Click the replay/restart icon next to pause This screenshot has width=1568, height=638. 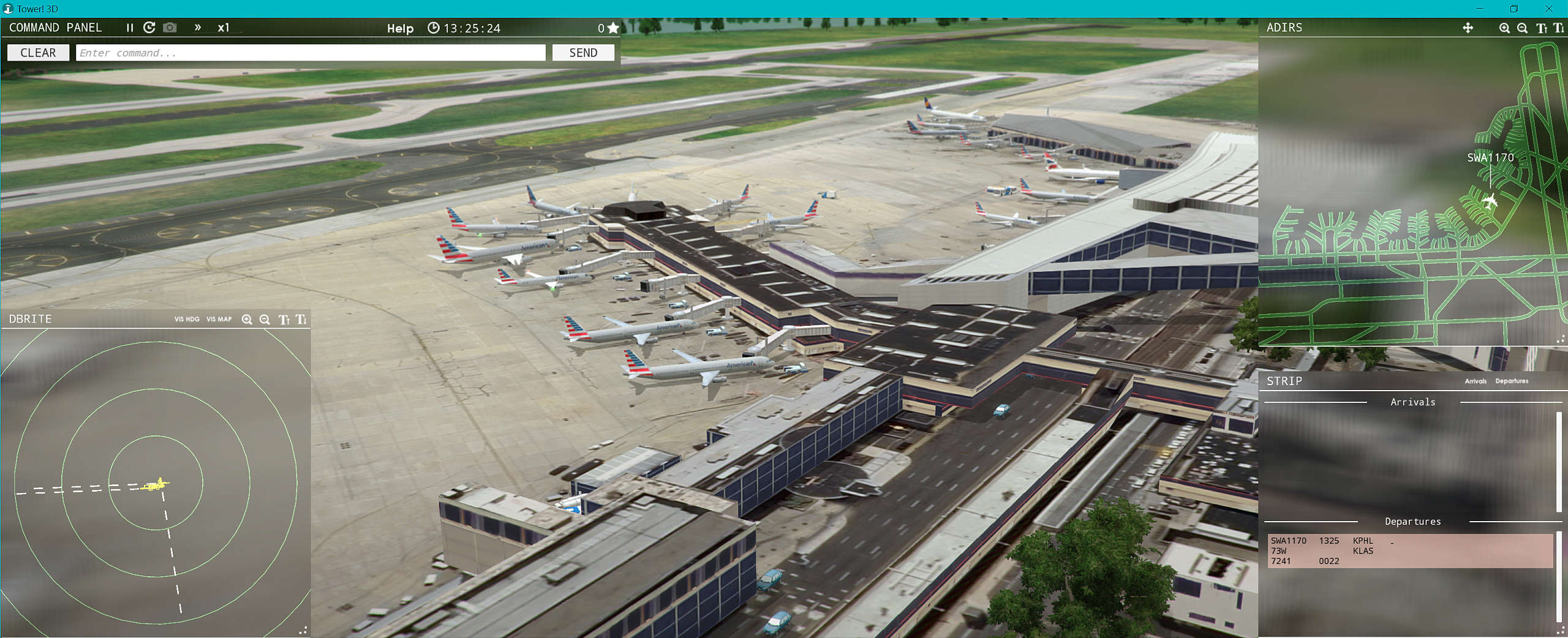coord(149,28)
